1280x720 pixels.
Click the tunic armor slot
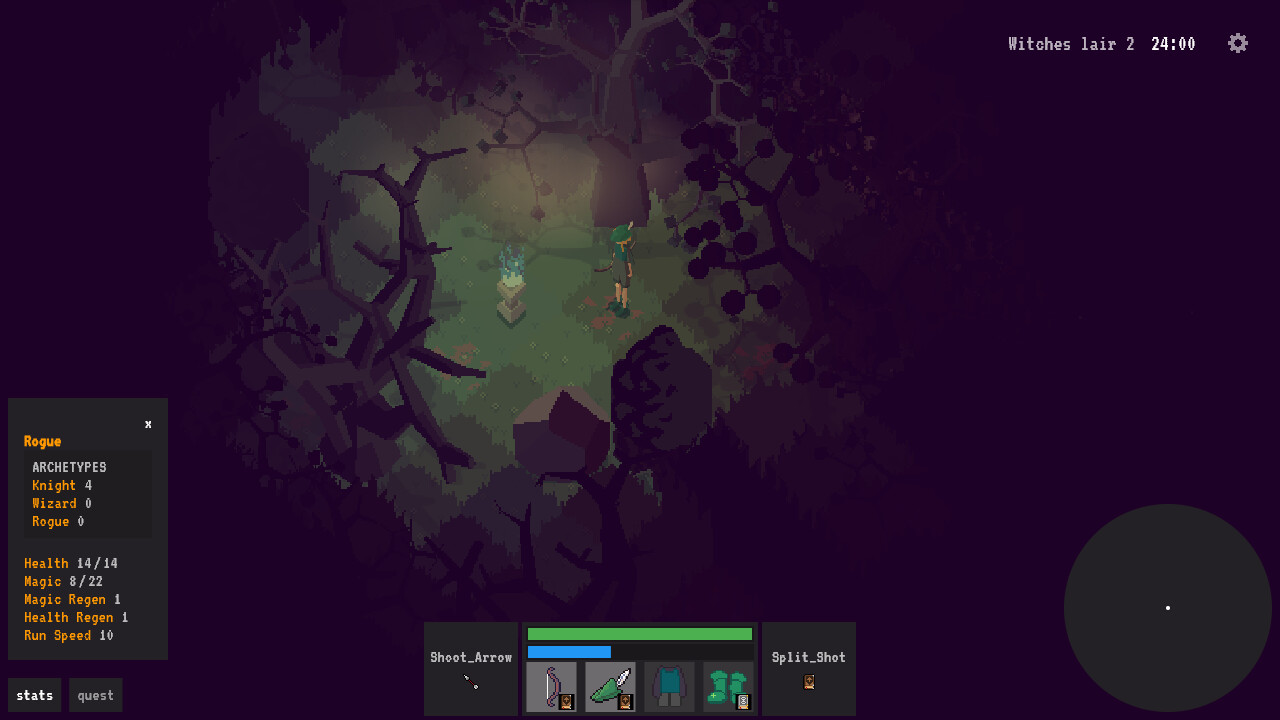tap(669, 686)
